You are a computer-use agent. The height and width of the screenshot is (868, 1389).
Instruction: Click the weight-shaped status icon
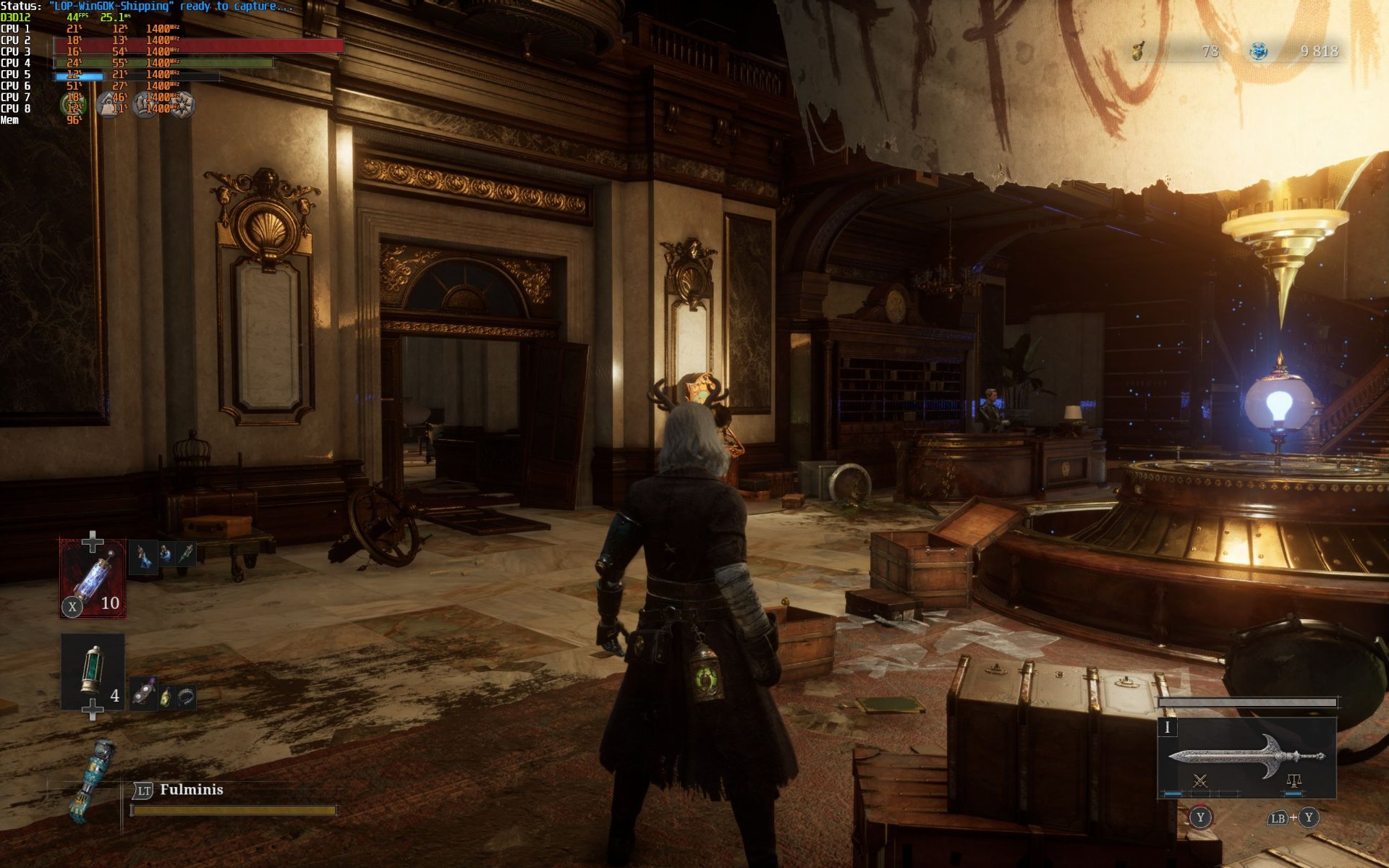pyautogui.click(x=109, y=106)
